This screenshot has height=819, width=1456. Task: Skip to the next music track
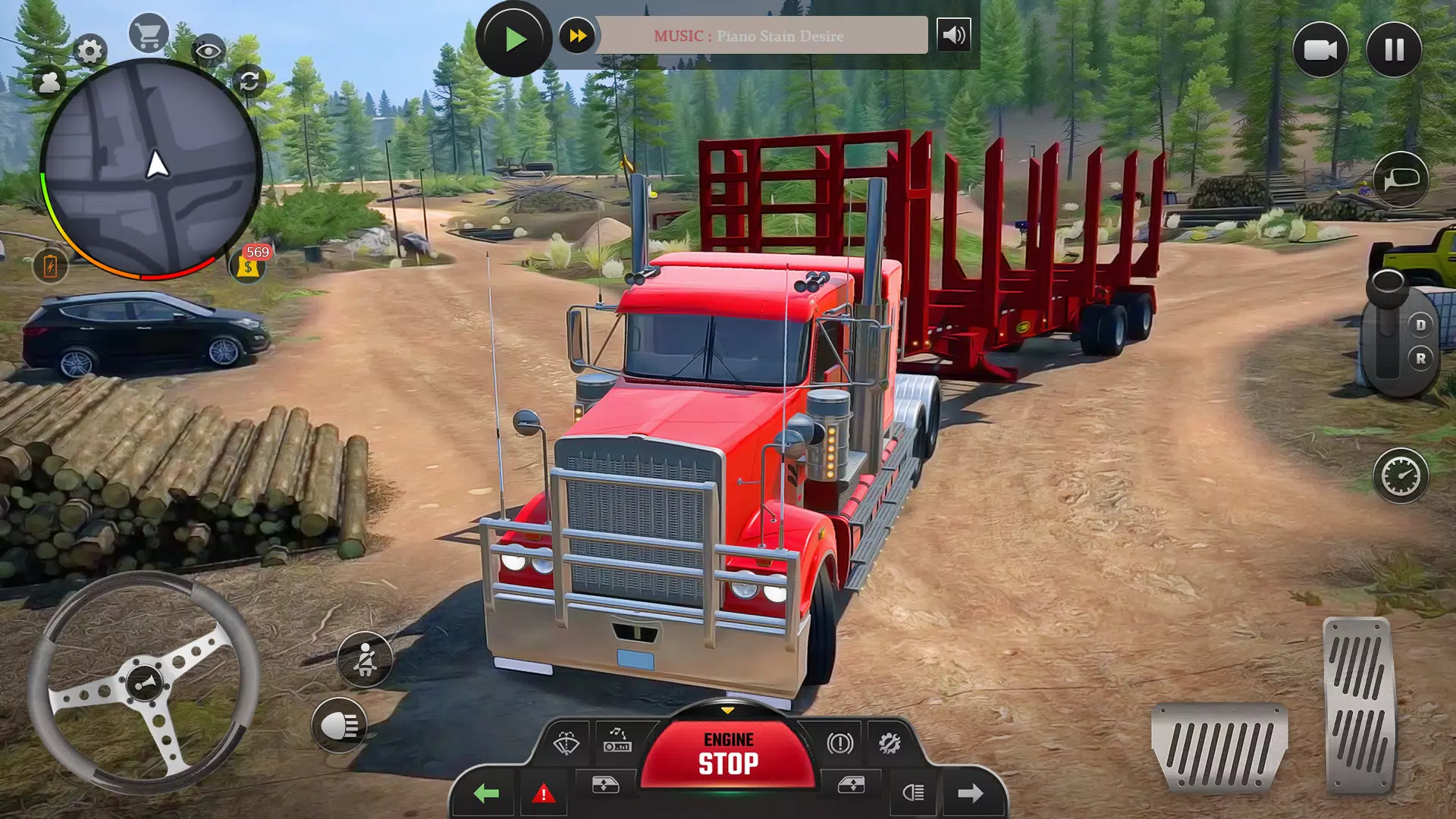pos(577,36)
